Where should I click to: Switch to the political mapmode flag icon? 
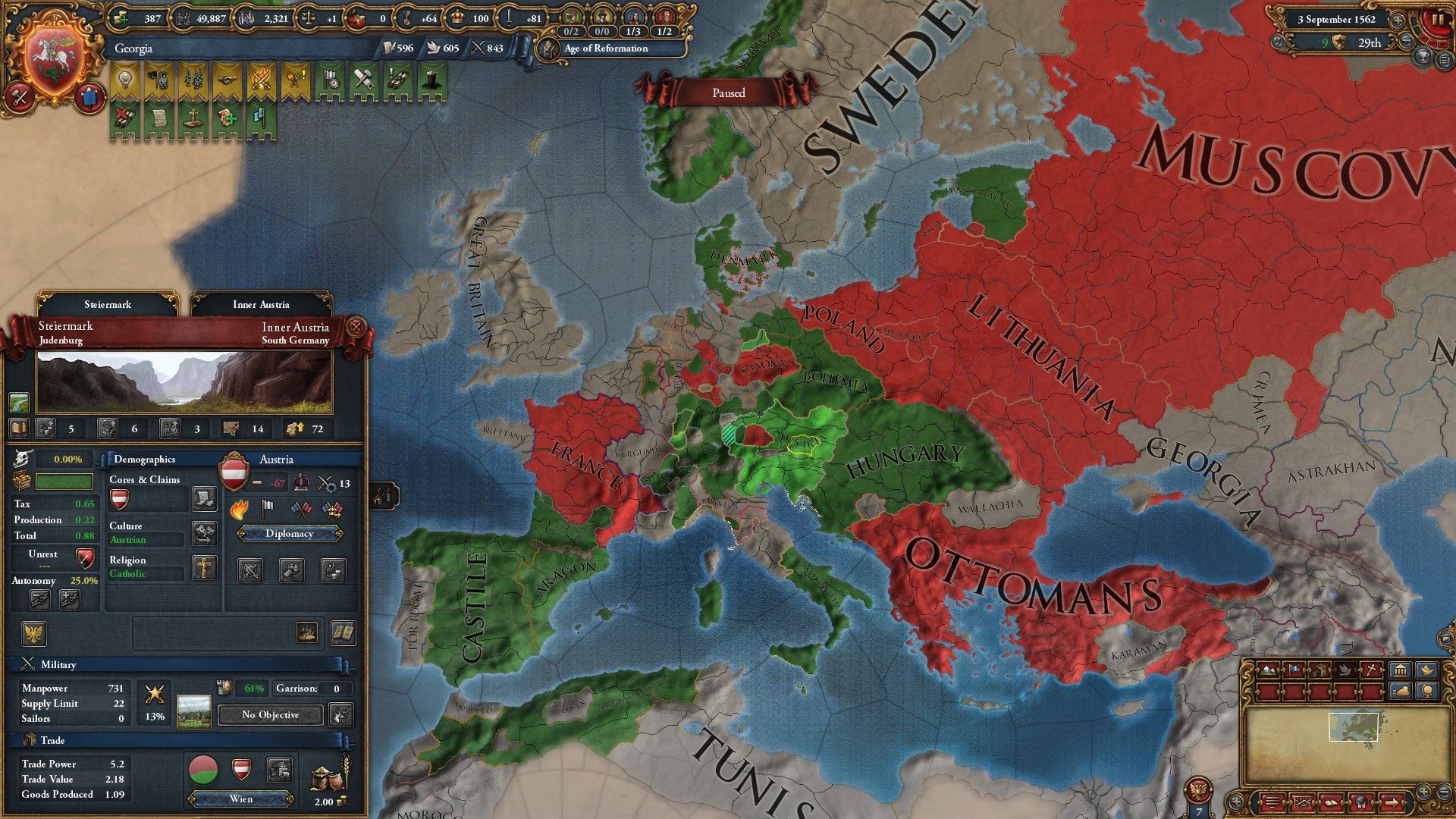(x=1294, y=670)
